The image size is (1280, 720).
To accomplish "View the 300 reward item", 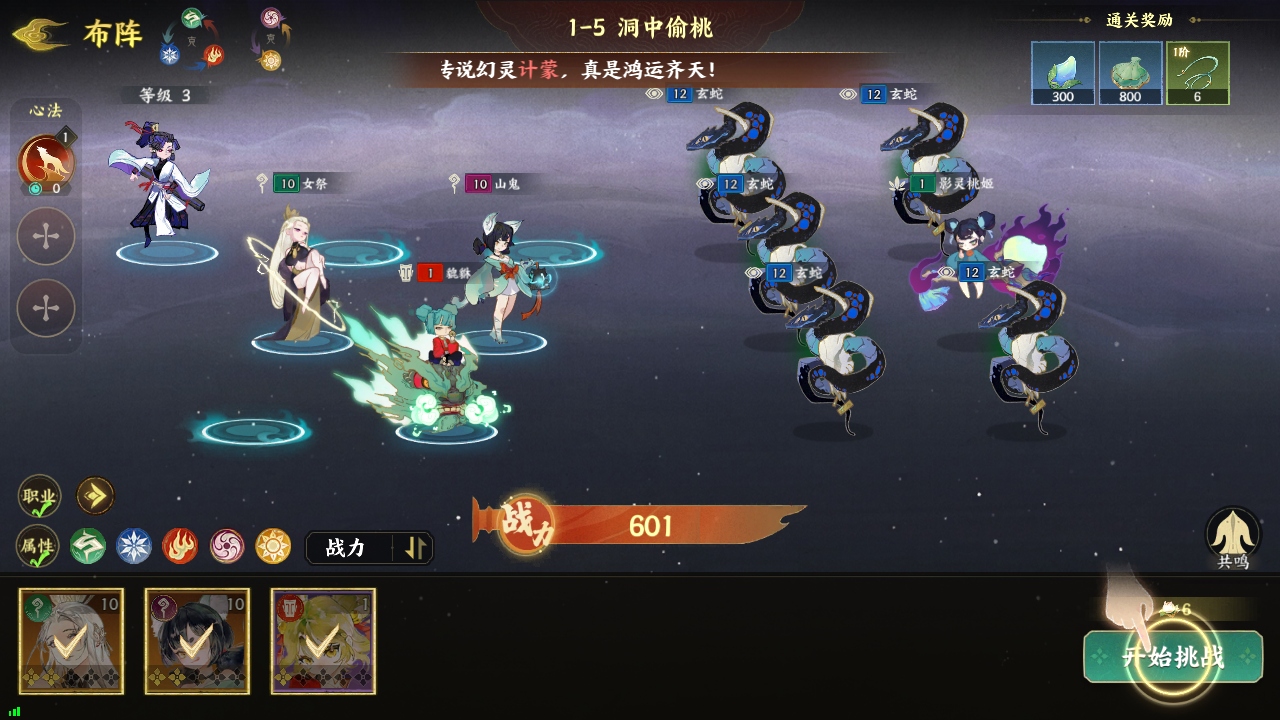I will point(1062,73).
